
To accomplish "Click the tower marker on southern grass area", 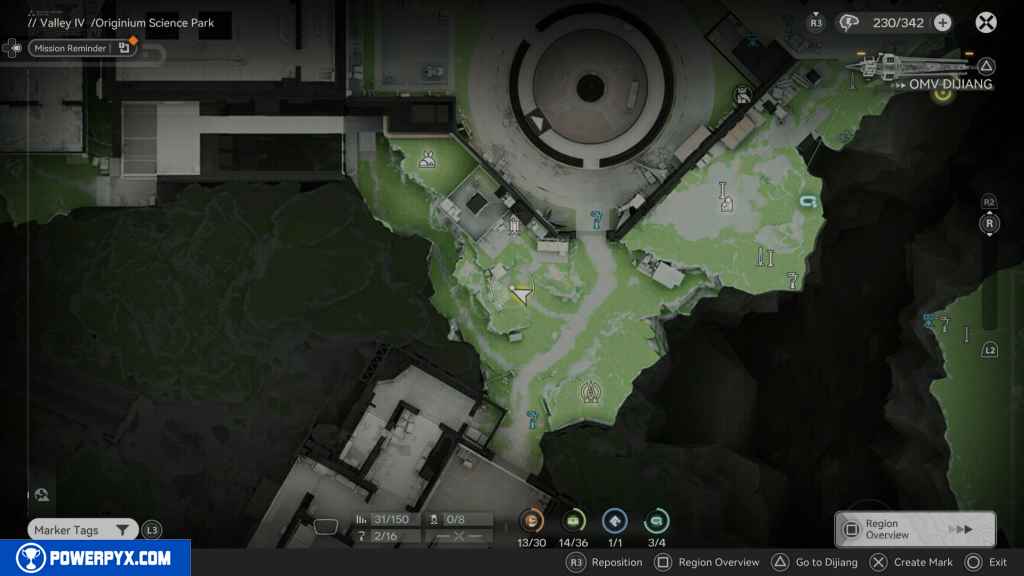I will tap(592, 392).
